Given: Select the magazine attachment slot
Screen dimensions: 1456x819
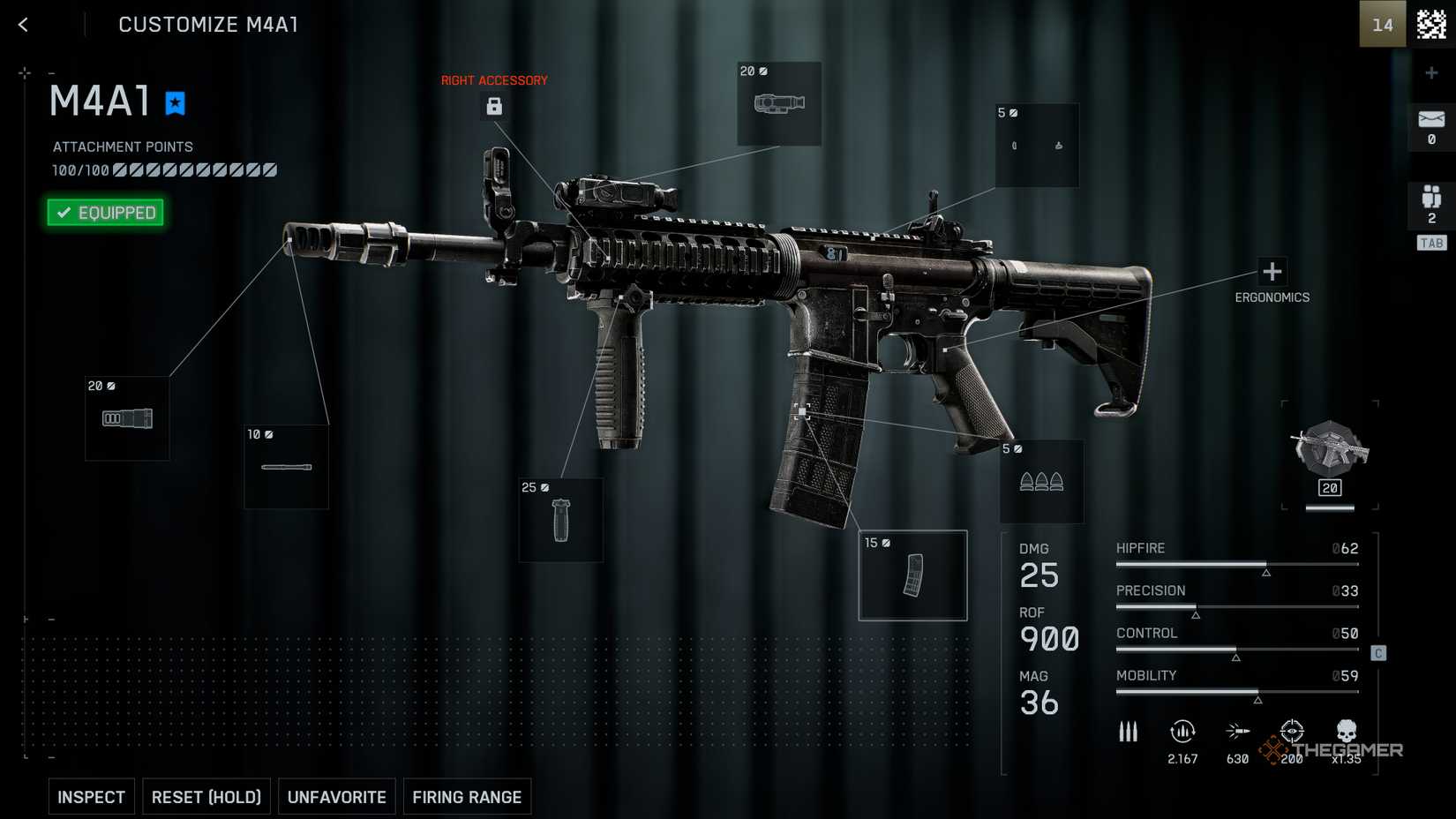Looking at the screenshot, I should coord(913,575).
